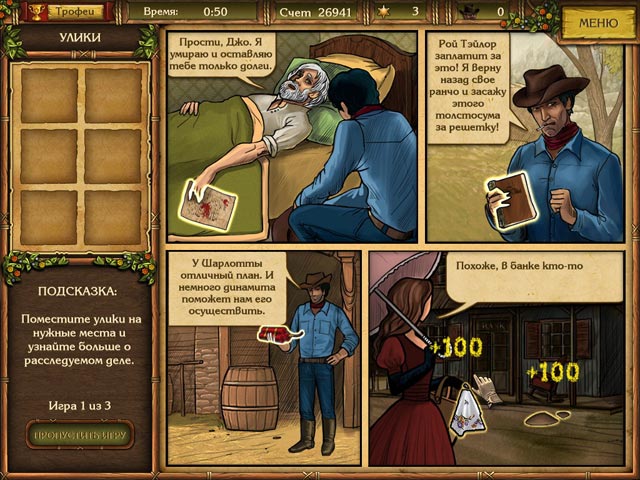Image resolution: width=640 pixels, height=480 pixels.
Task: Open the МЕНЮ button
Action: [x=598, y=22]
